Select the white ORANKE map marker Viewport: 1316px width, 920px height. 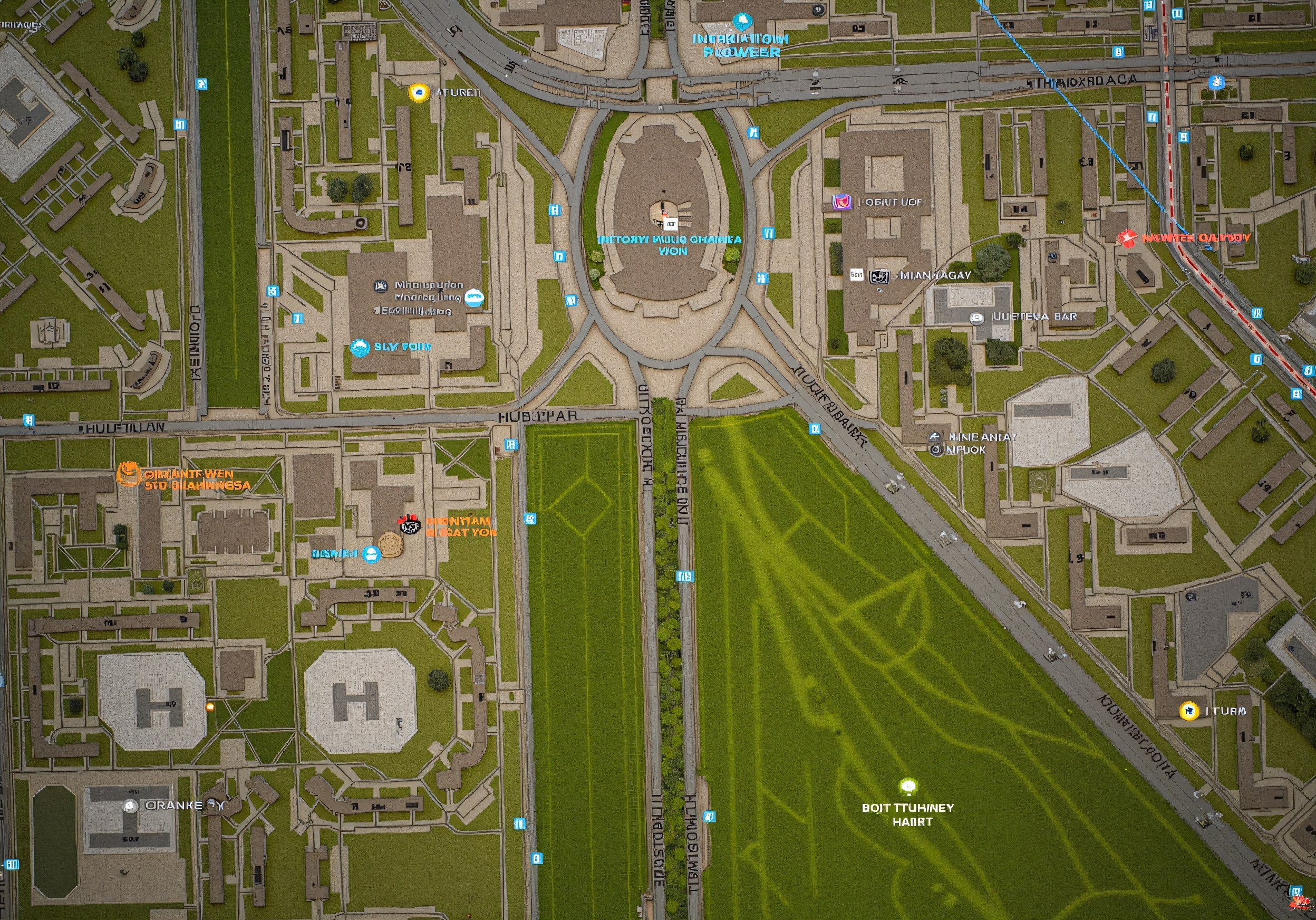(x=131, y=806)
